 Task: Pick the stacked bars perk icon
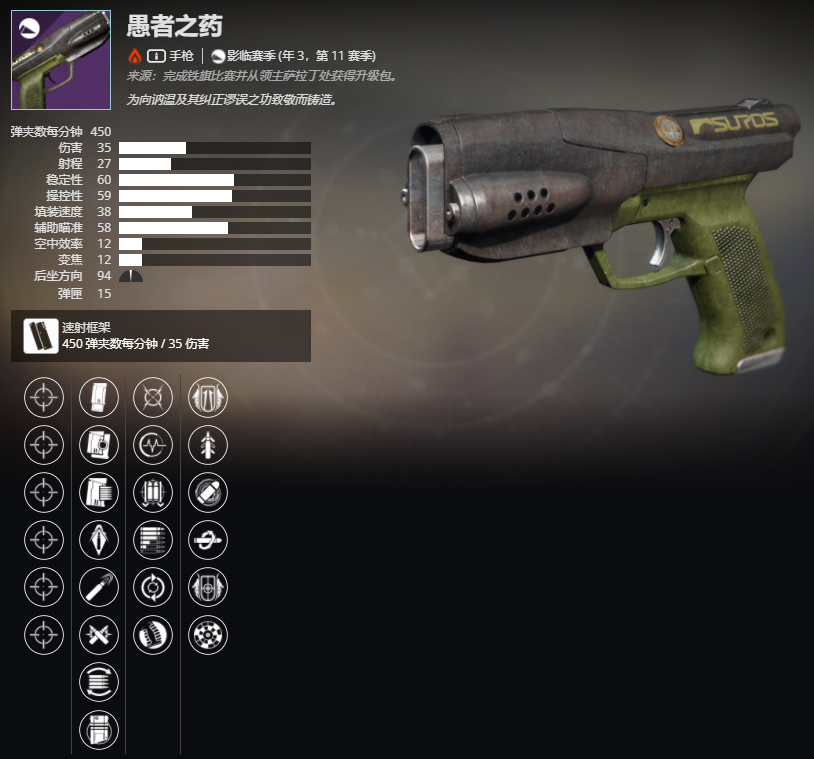(x=153, y=539)
